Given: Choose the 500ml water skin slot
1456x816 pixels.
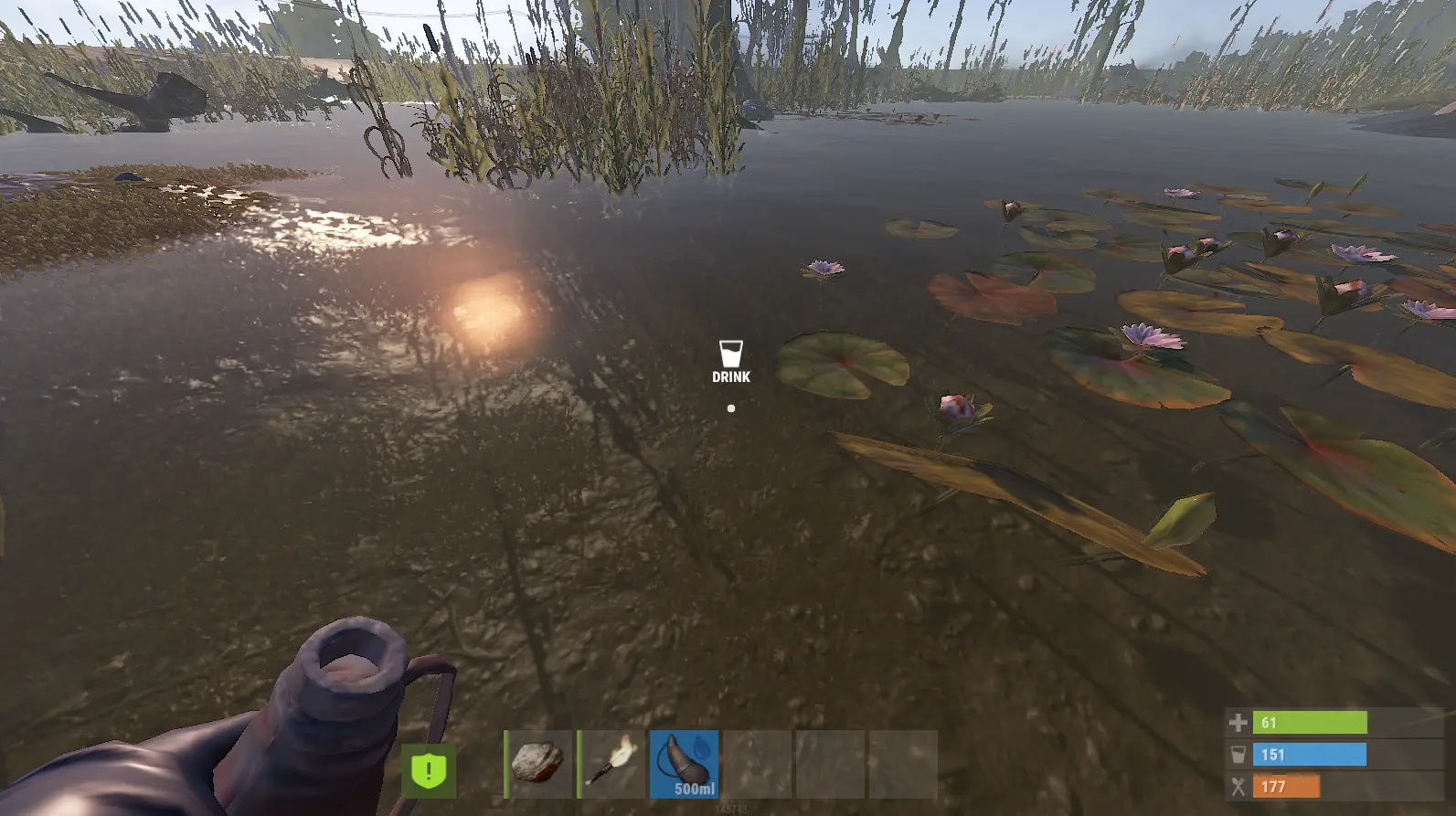Looking at the screenshot, I should [685, 764].
